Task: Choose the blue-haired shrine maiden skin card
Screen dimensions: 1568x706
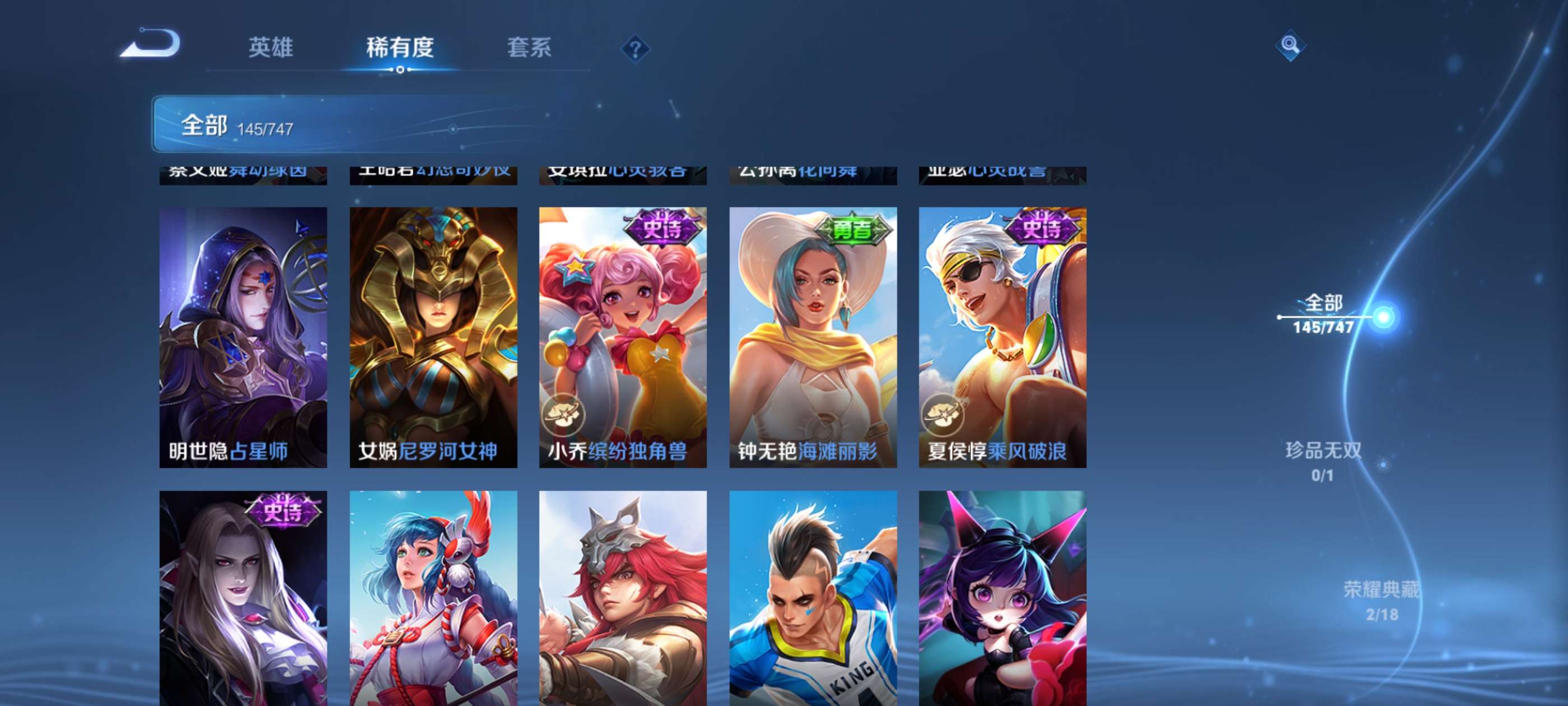Action: point(433,597)
